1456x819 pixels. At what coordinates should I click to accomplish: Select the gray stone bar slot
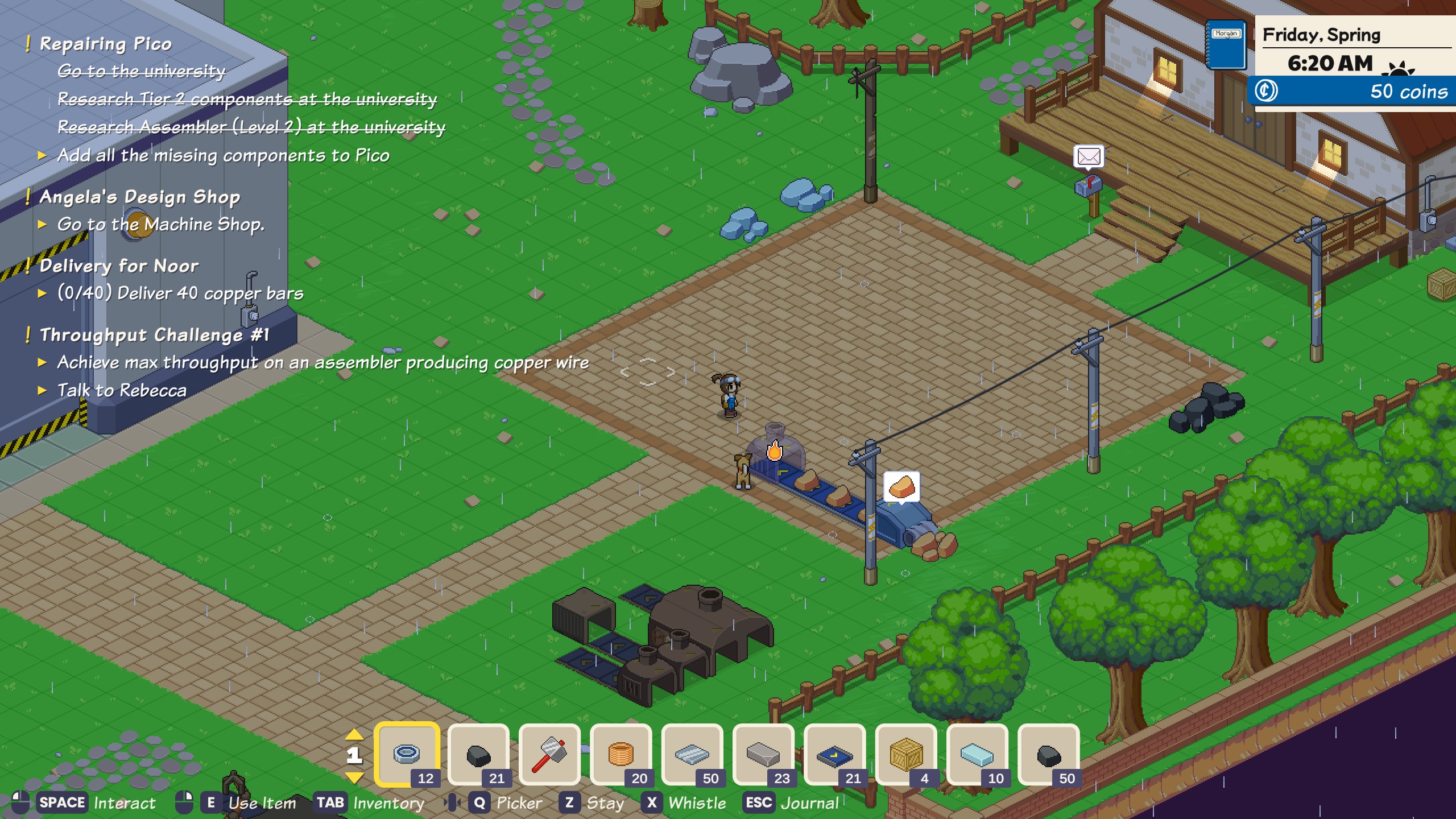click(763, 755)
